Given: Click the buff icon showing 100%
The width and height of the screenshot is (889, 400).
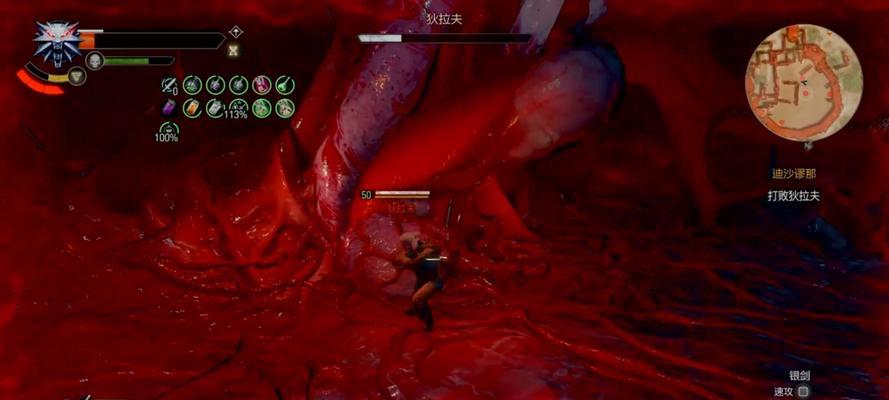Looking at the screenshot, I should point(168,129).
